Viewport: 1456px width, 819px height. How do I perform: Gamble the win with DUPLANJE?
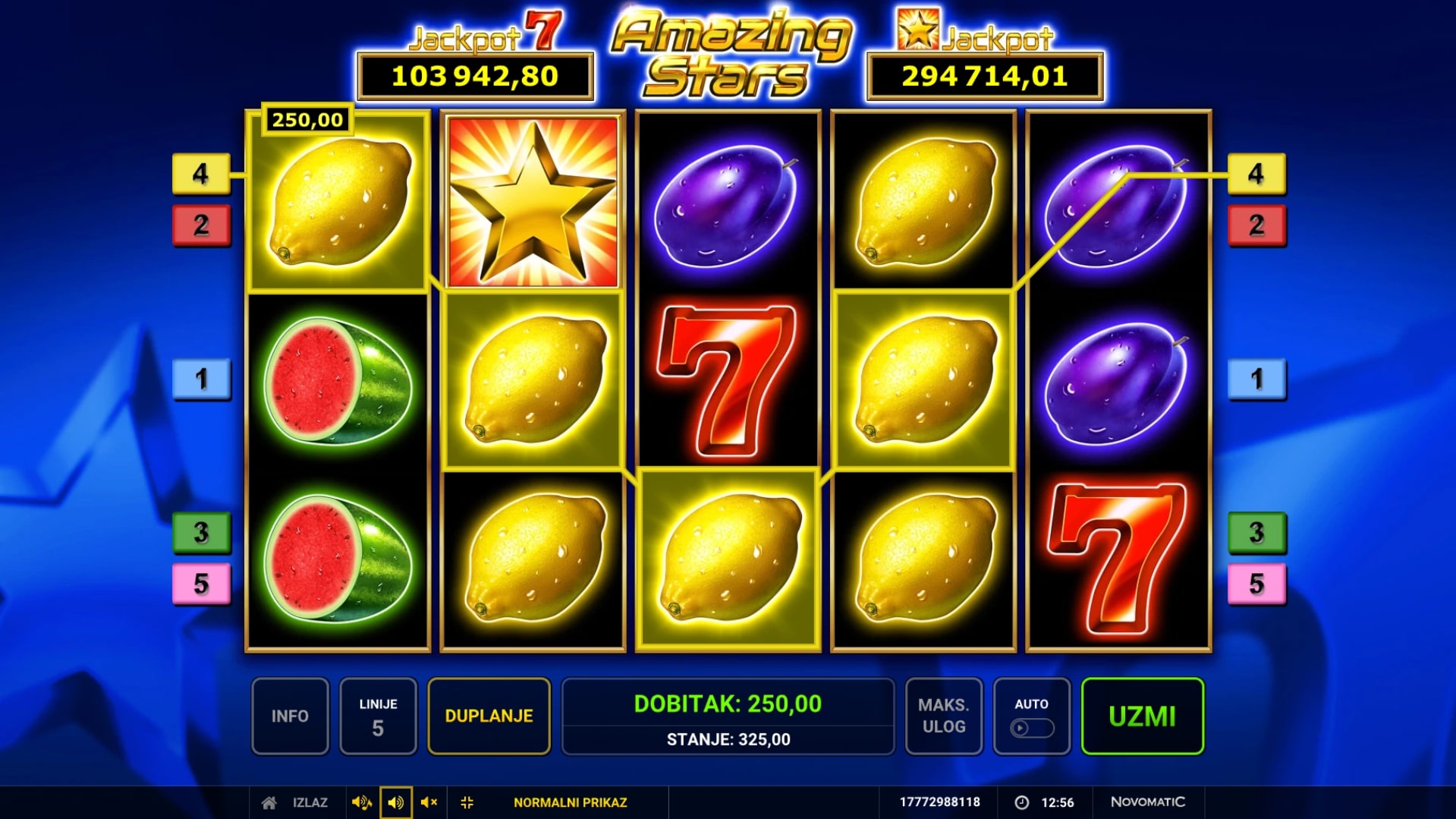coord(489,716)
